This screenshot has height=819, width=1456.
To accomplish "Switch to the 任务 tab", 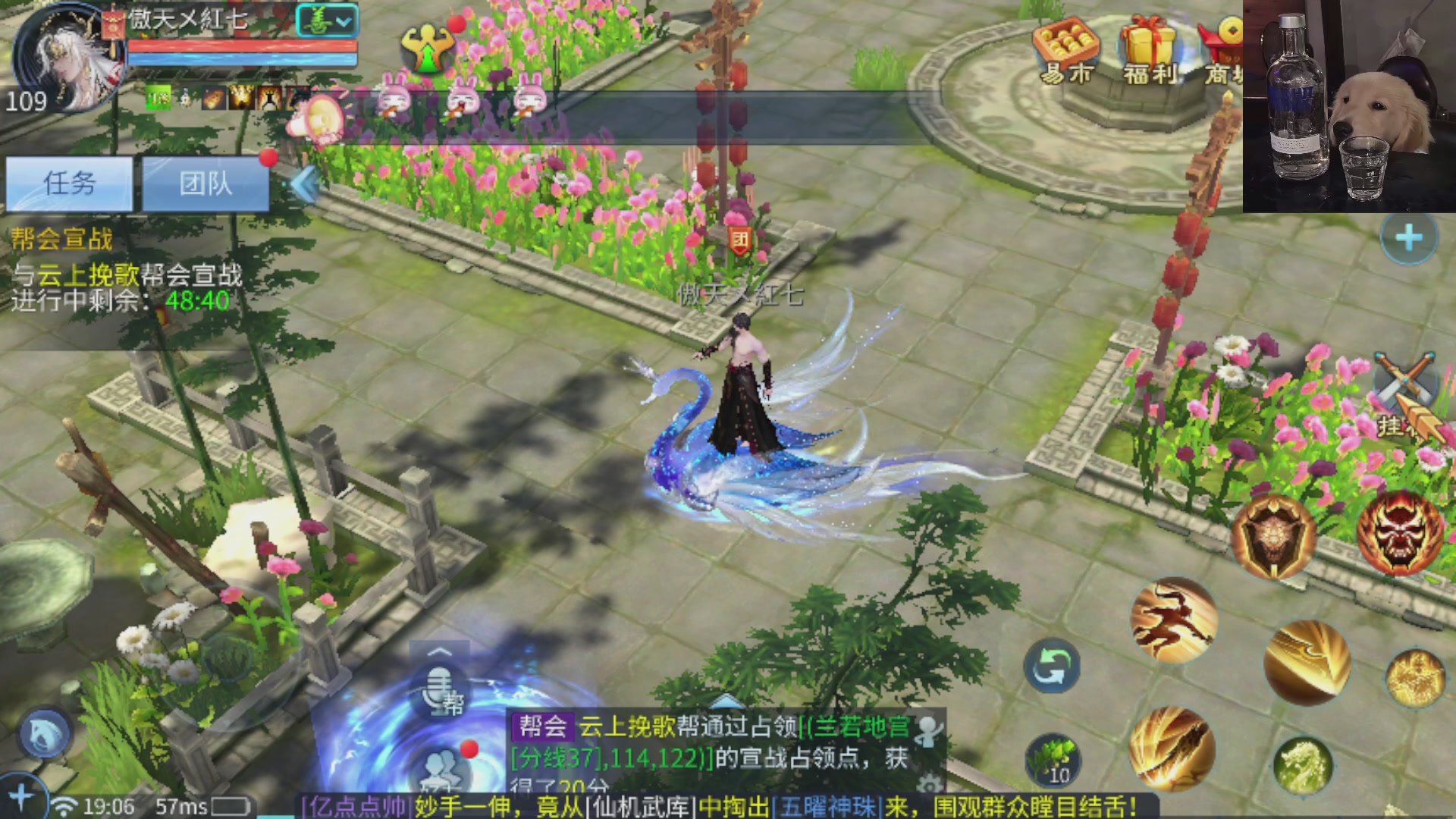I will (x=70, y=184).
